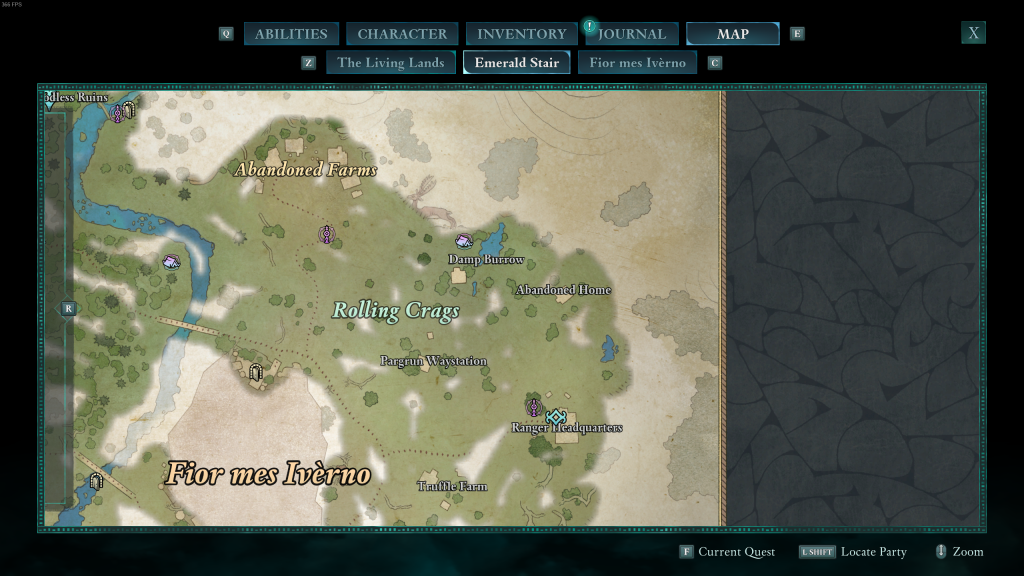The image size is (1024, 576).
Task: Click the Current Quest option
Action: click(736, 552)
